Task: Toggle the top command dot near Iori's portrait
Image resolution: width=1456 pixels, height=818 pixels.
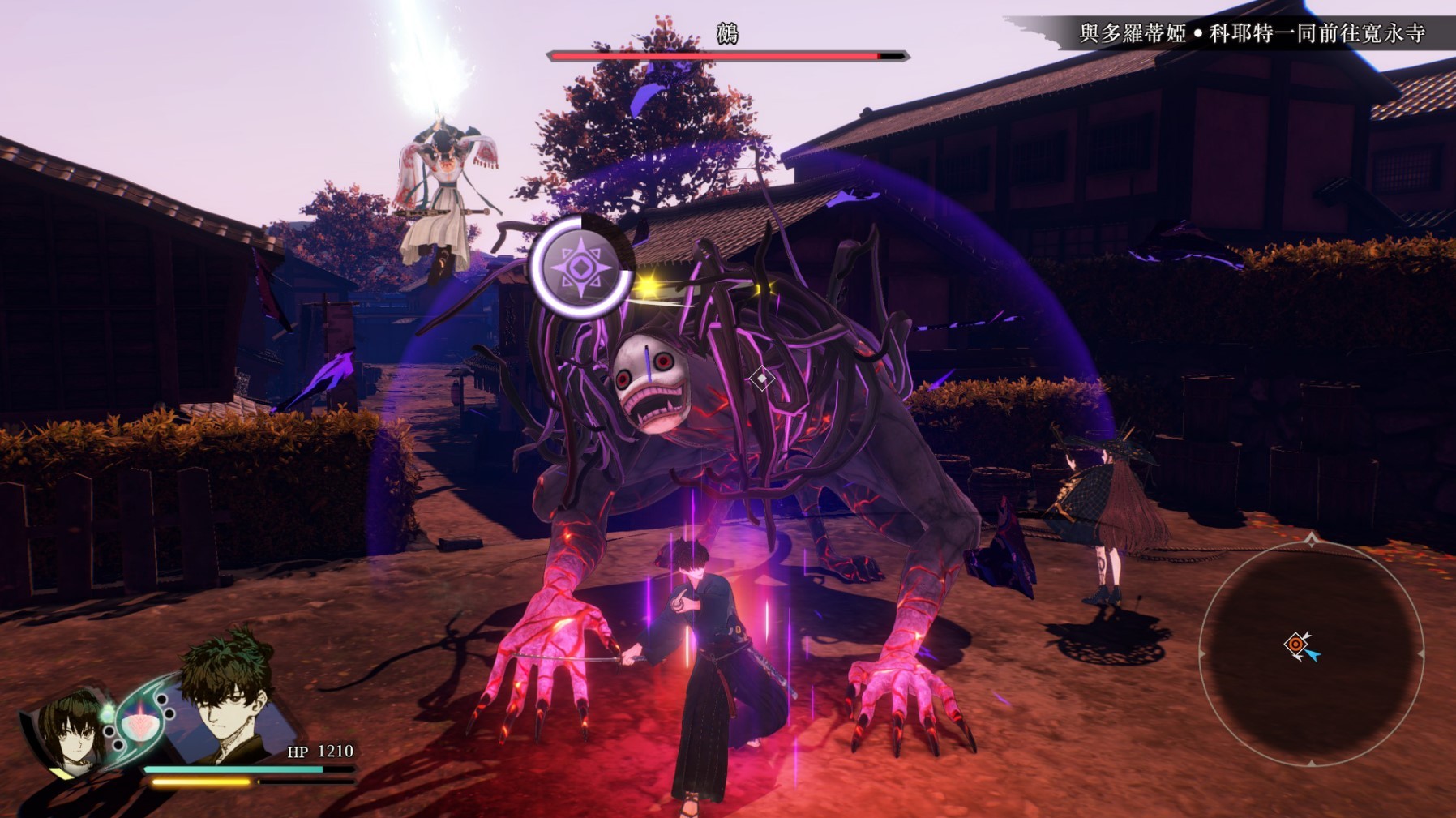Action: coord(162,699)
